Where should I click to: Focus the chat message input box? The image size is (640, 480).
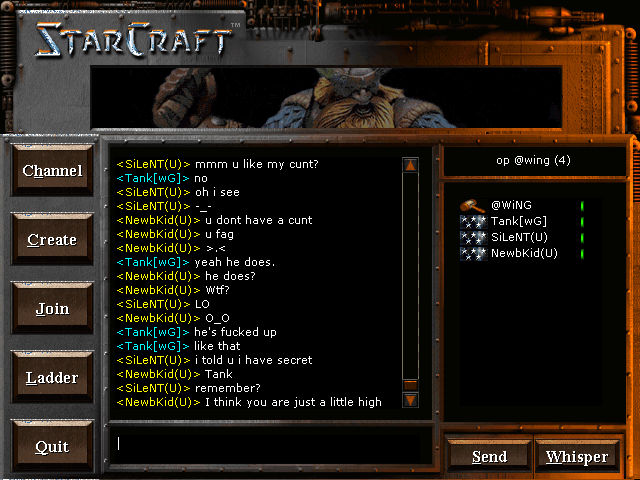coord(270,444)
